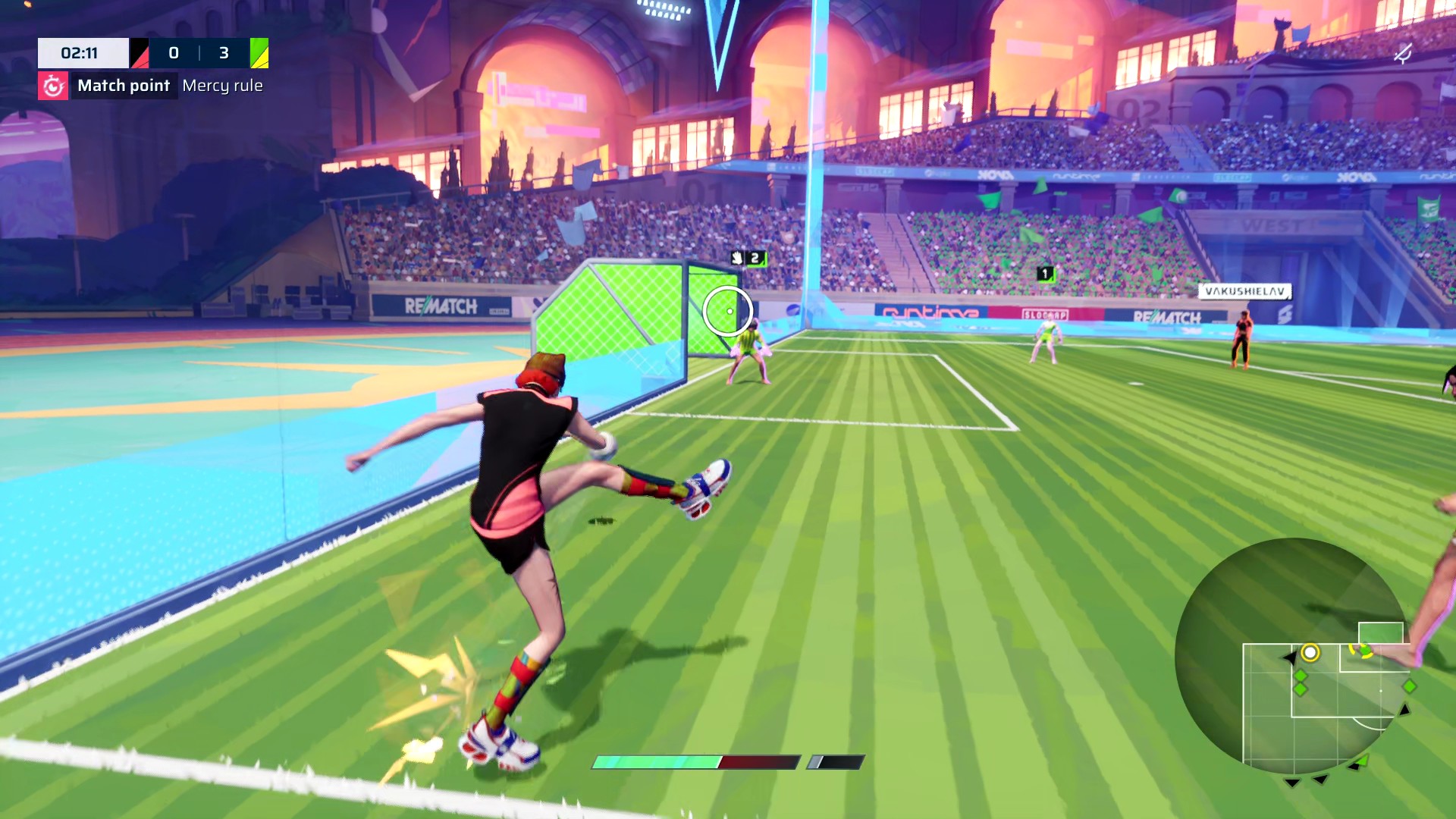1456x819 pixels.
Task: Click the Match point tab label
Action: click(x=123, y=86)
